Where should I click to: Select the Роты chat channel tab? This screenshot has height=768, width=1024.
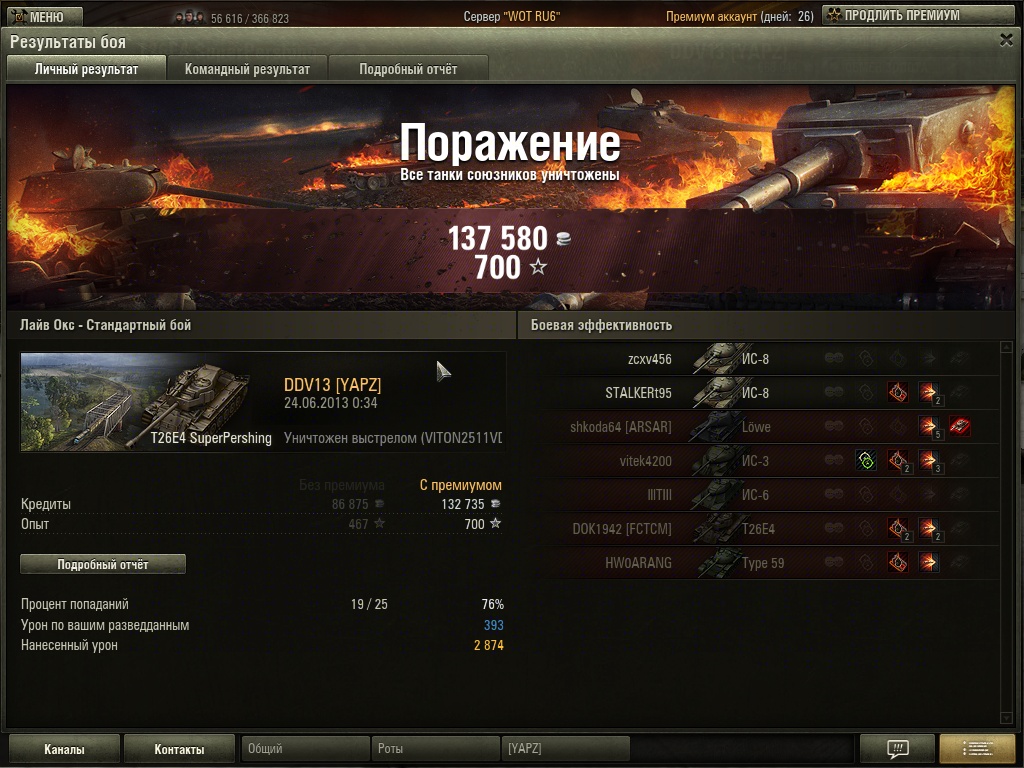coord(435,749)
